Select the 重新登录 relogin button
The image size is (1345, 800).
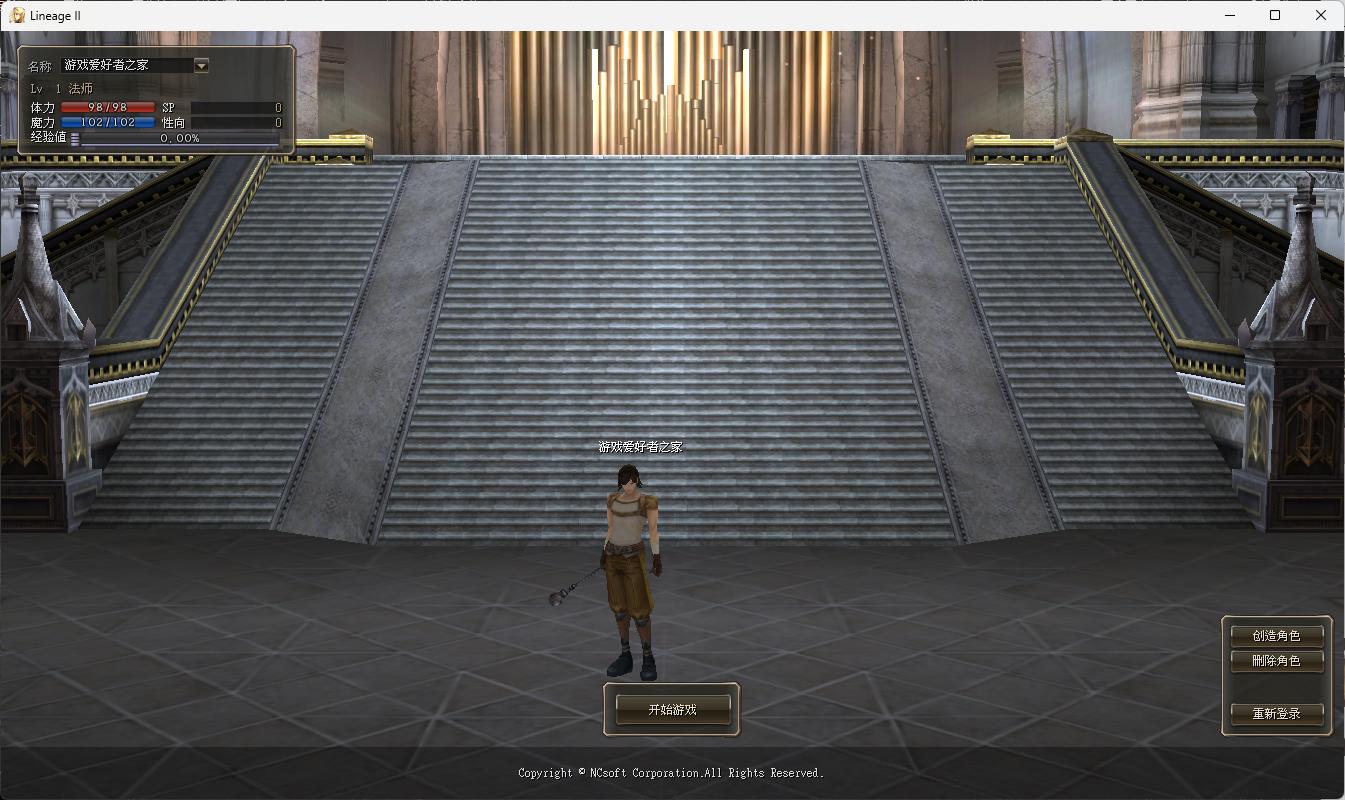coord(1277,714)
